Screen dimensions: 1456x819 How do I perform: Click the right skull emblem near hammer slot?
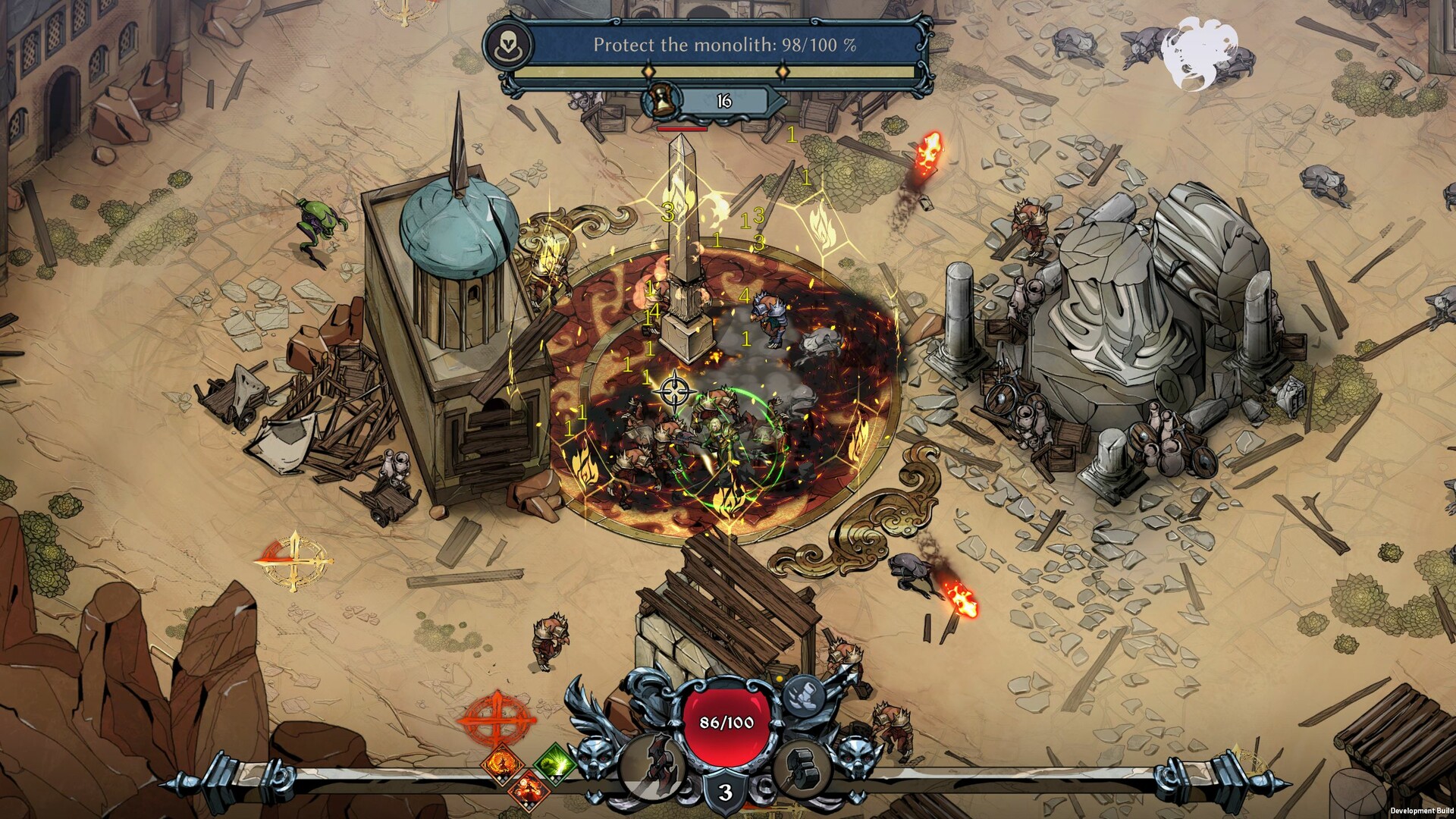click(x=858, y=756)
